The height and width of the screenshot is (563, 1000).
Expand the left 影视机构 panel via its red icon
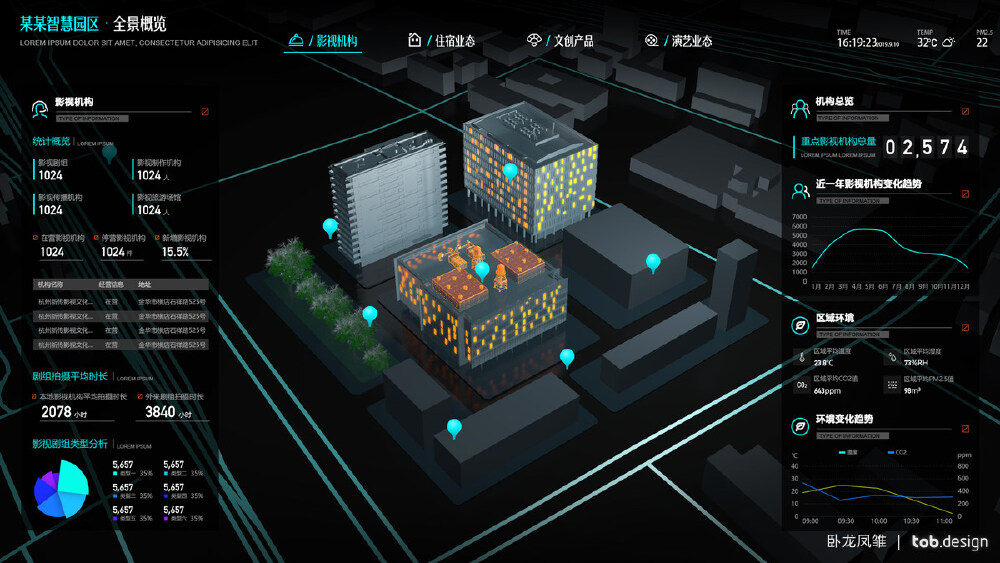205,112
